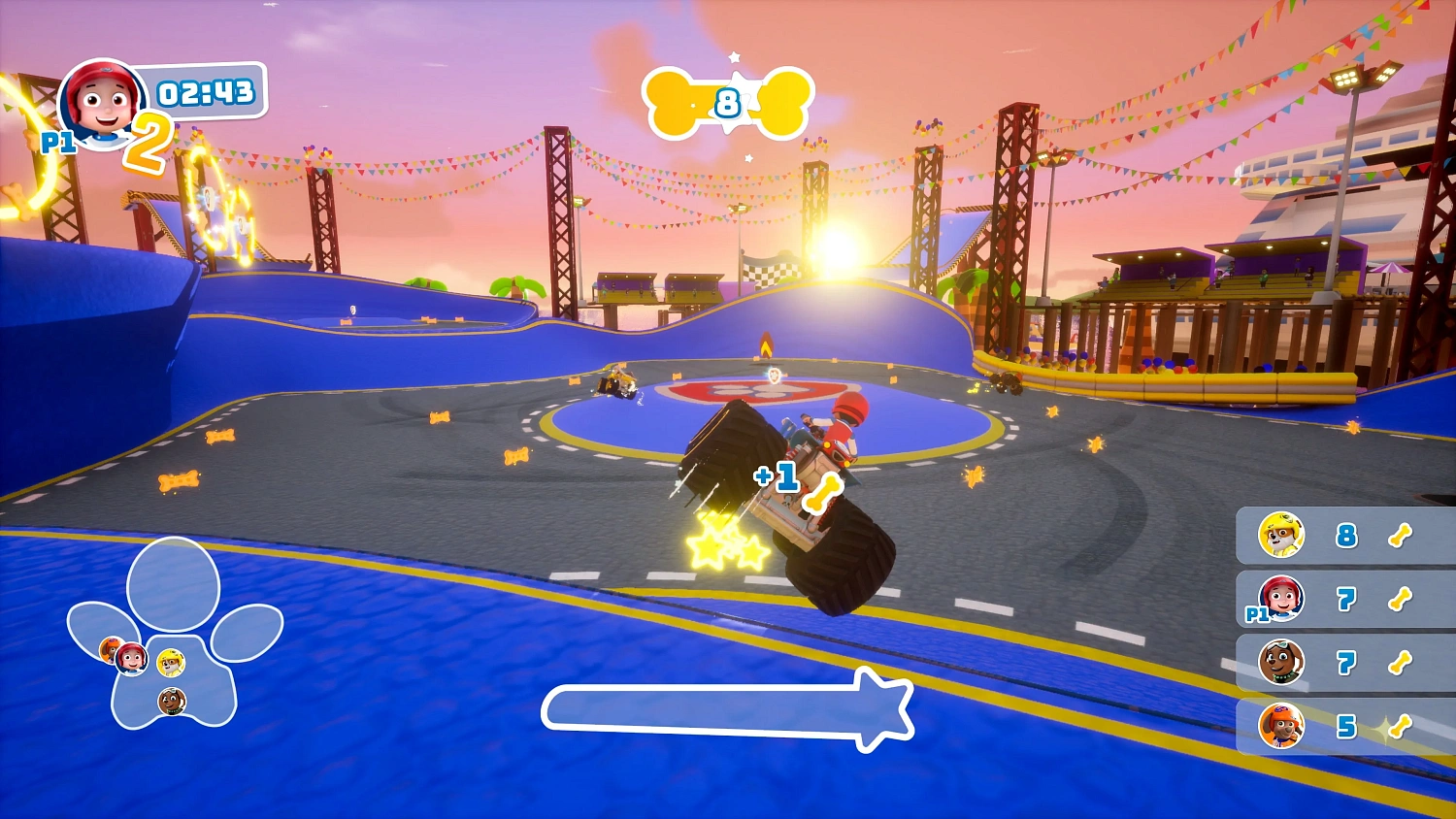Image resolution: width=1456 pixels, height=819 pixels.
Task: Click the bone icon beside Rubble's score
Action: pyautogui.click(x=1400, y=537)
